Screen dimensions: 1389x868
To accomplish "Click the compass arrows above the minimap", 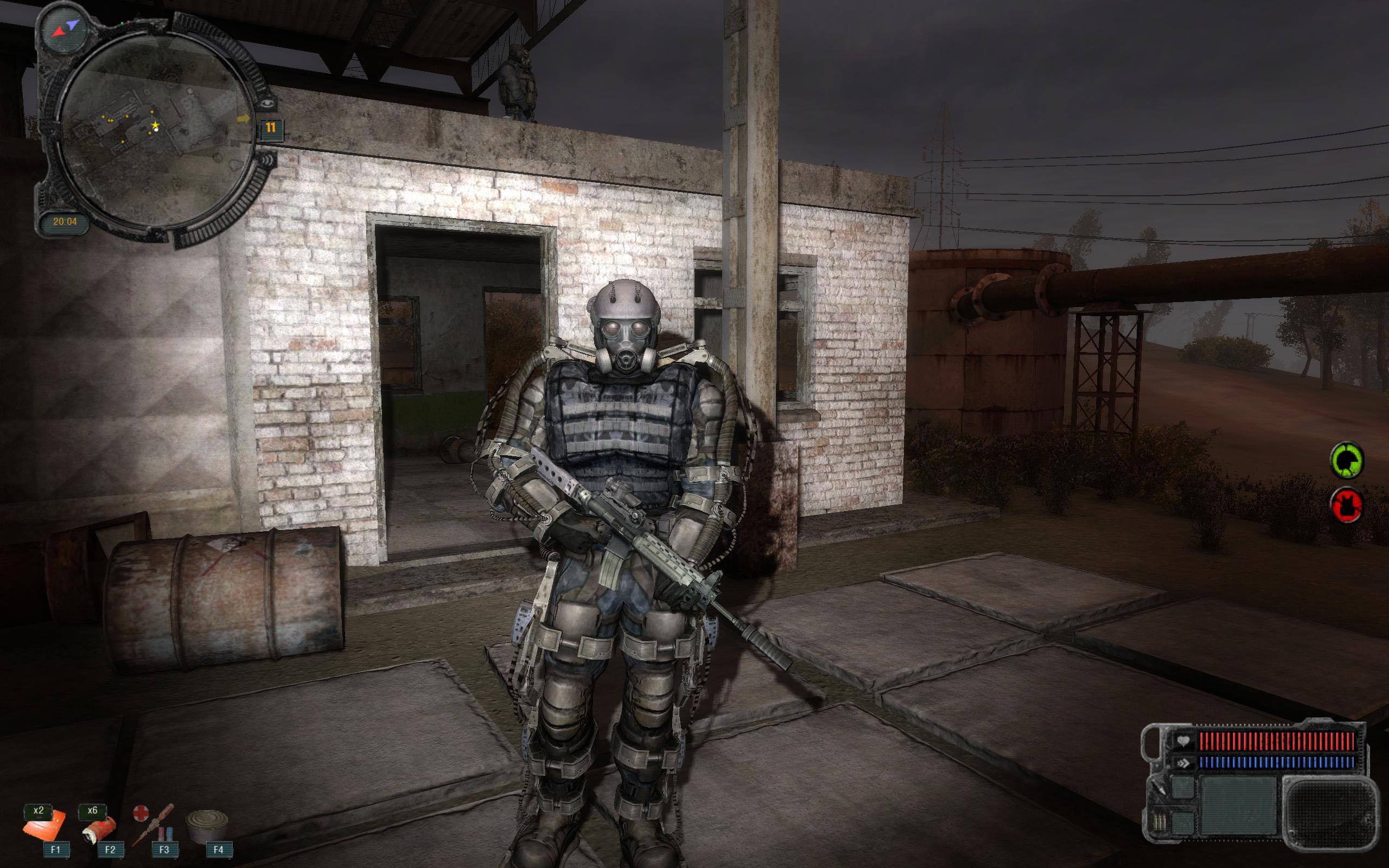I will tap(67, 28).
